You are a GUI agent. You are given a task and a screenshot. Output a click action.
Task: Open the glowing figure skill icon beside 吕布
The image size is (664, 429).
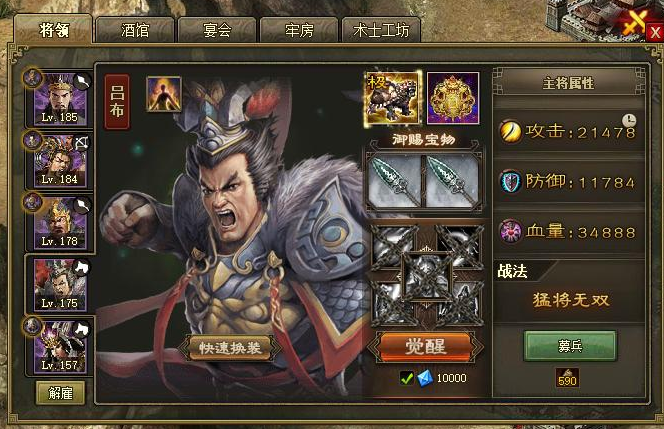pyautogui.click(x=164, y=94)
